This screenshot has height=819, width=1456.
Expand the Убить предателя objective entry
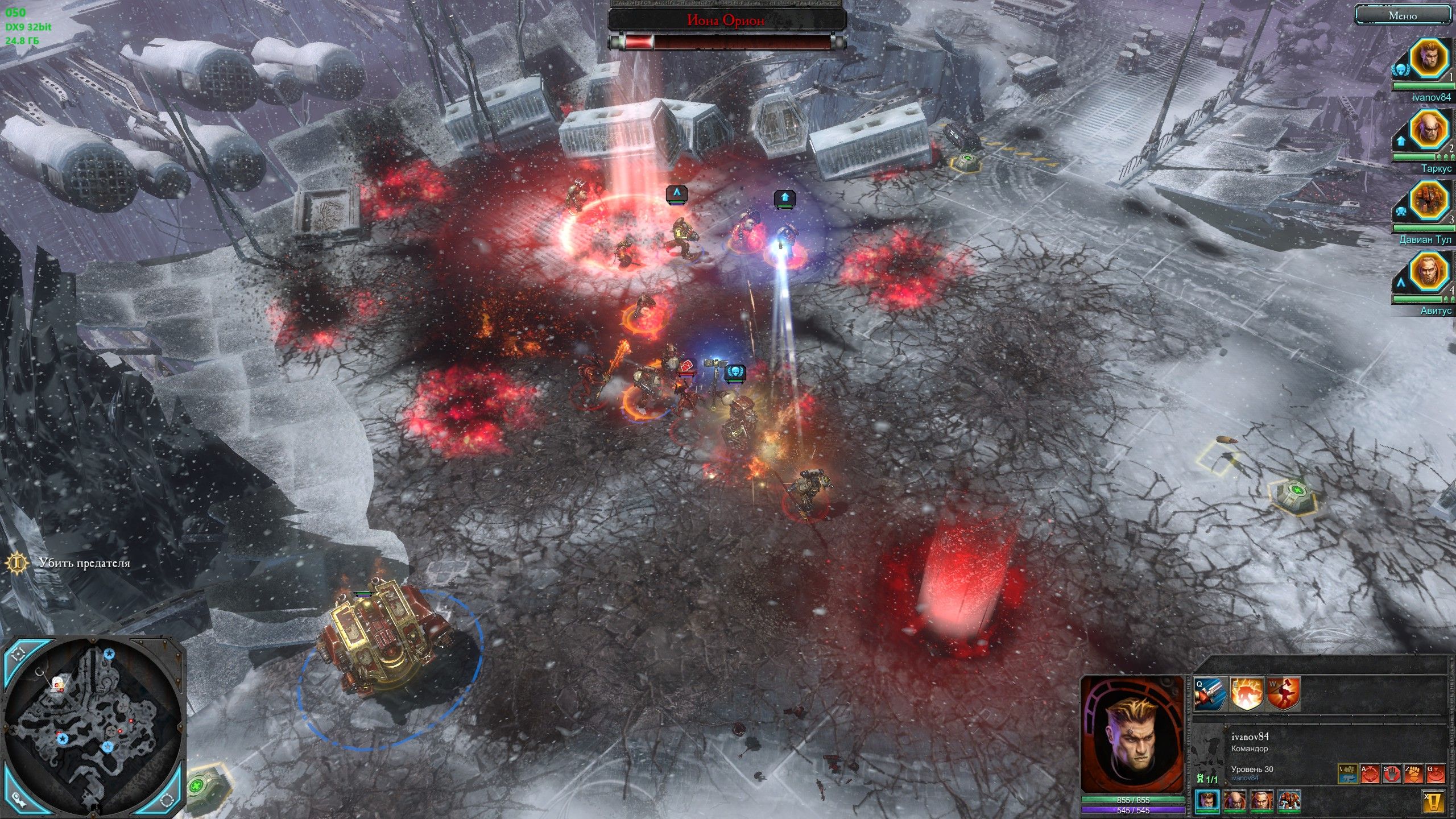click(x=84, y=563)
